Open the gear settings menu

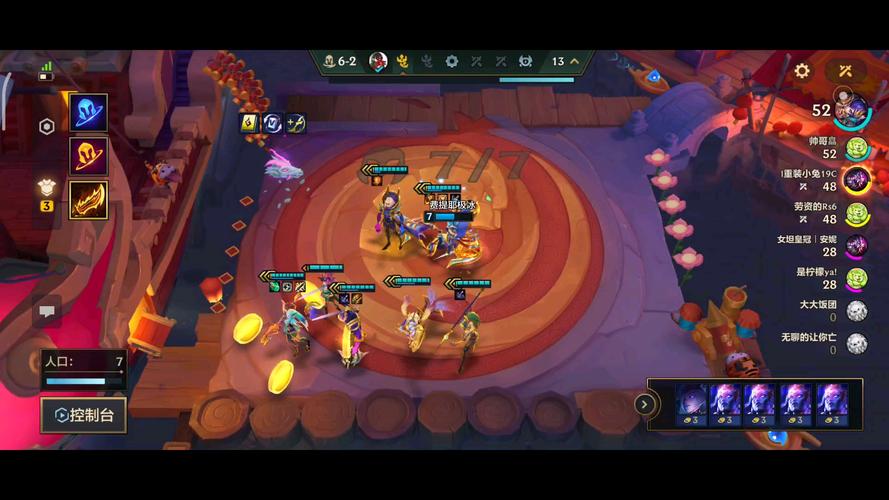[x=802, y=71]
